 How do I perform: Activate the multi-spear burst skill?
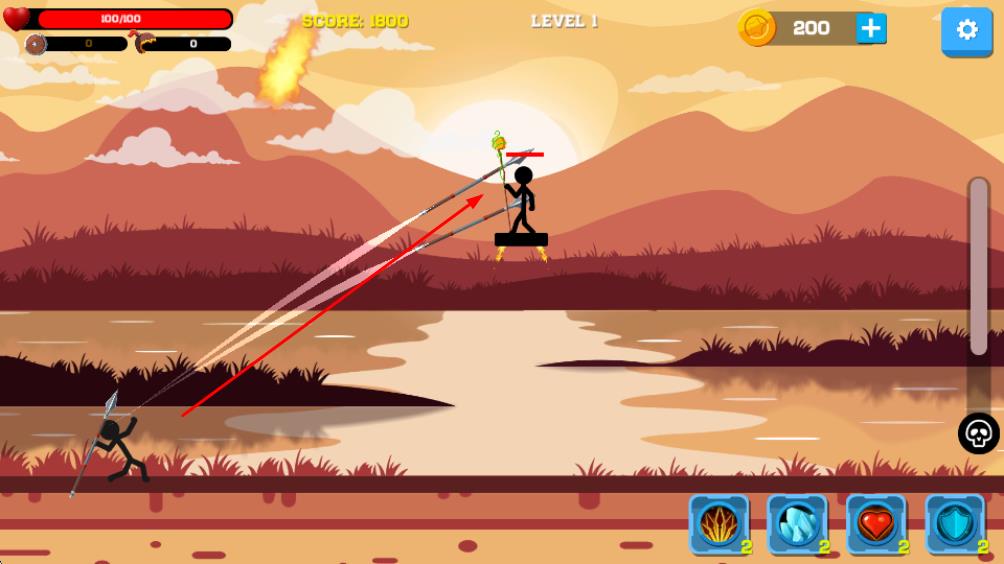[x=719, y=524]
